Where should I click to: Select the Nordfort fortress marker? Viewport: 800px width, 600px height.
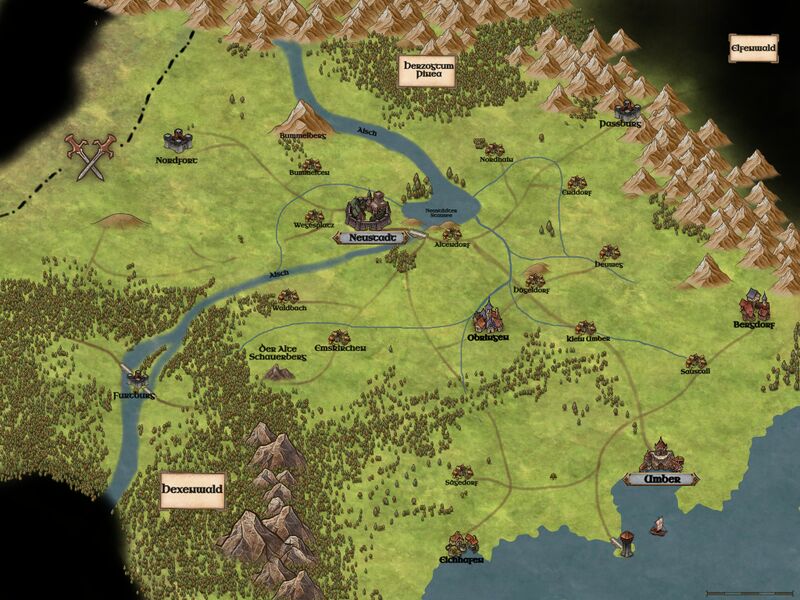click(x=180, y=141)
